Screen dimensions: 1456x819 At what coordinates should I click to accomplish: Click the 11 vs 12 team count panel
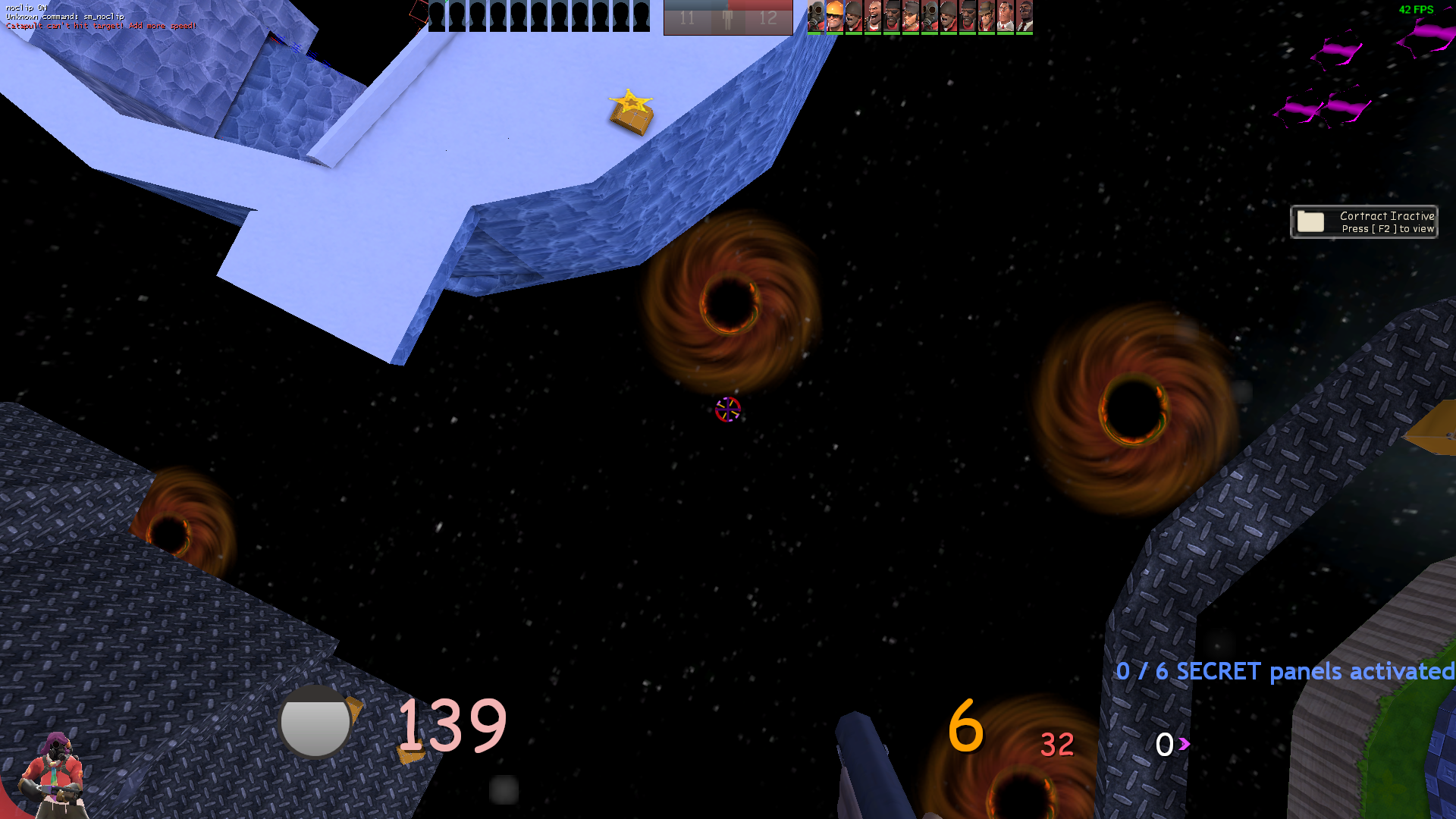(728, 17)
